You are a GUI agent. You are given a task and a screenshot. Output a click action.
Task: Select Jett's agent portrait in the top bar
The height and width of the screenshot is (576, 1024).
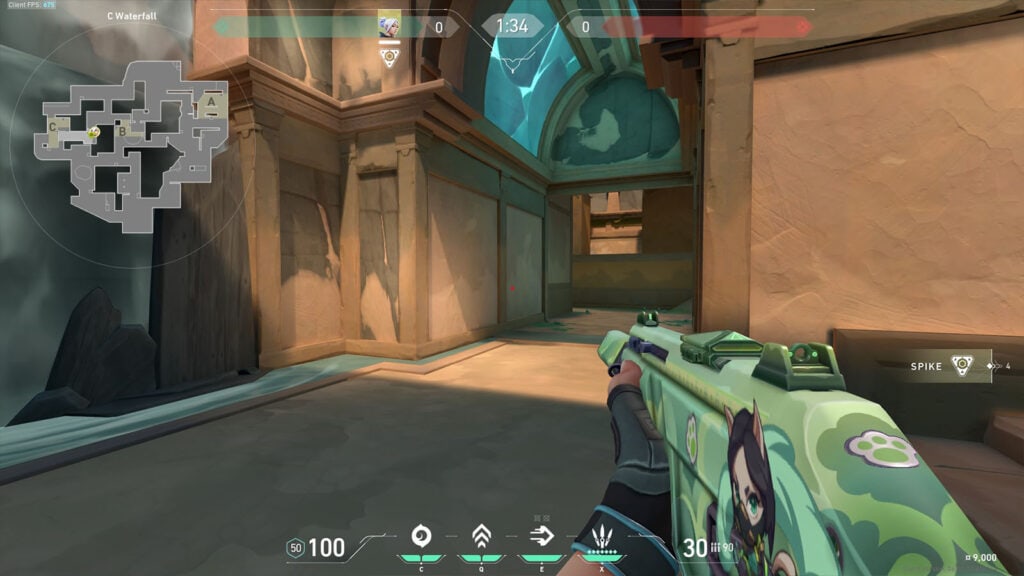(389, 25)
